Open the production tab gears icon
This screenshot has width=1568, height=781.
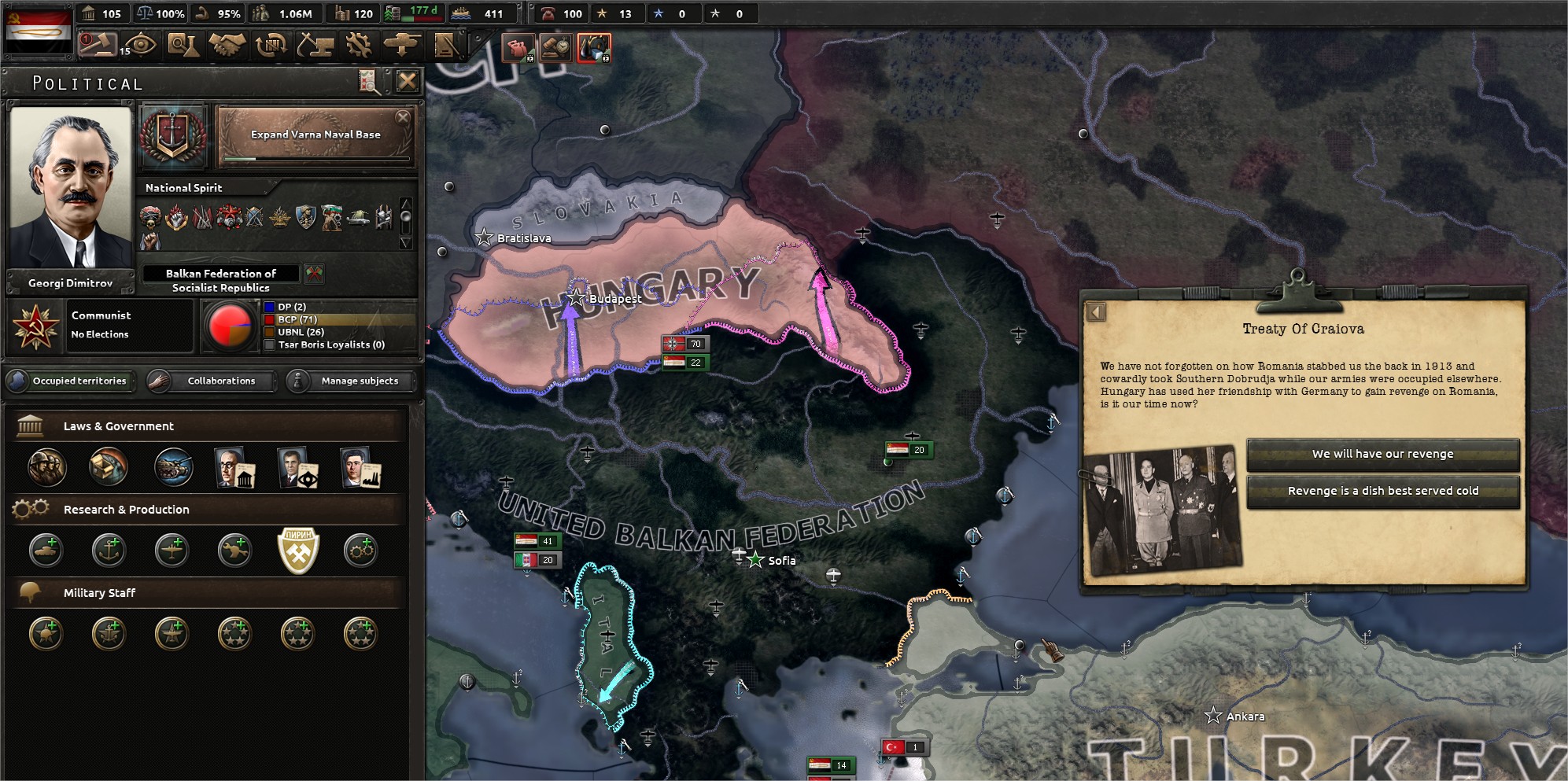coord(360,45)
